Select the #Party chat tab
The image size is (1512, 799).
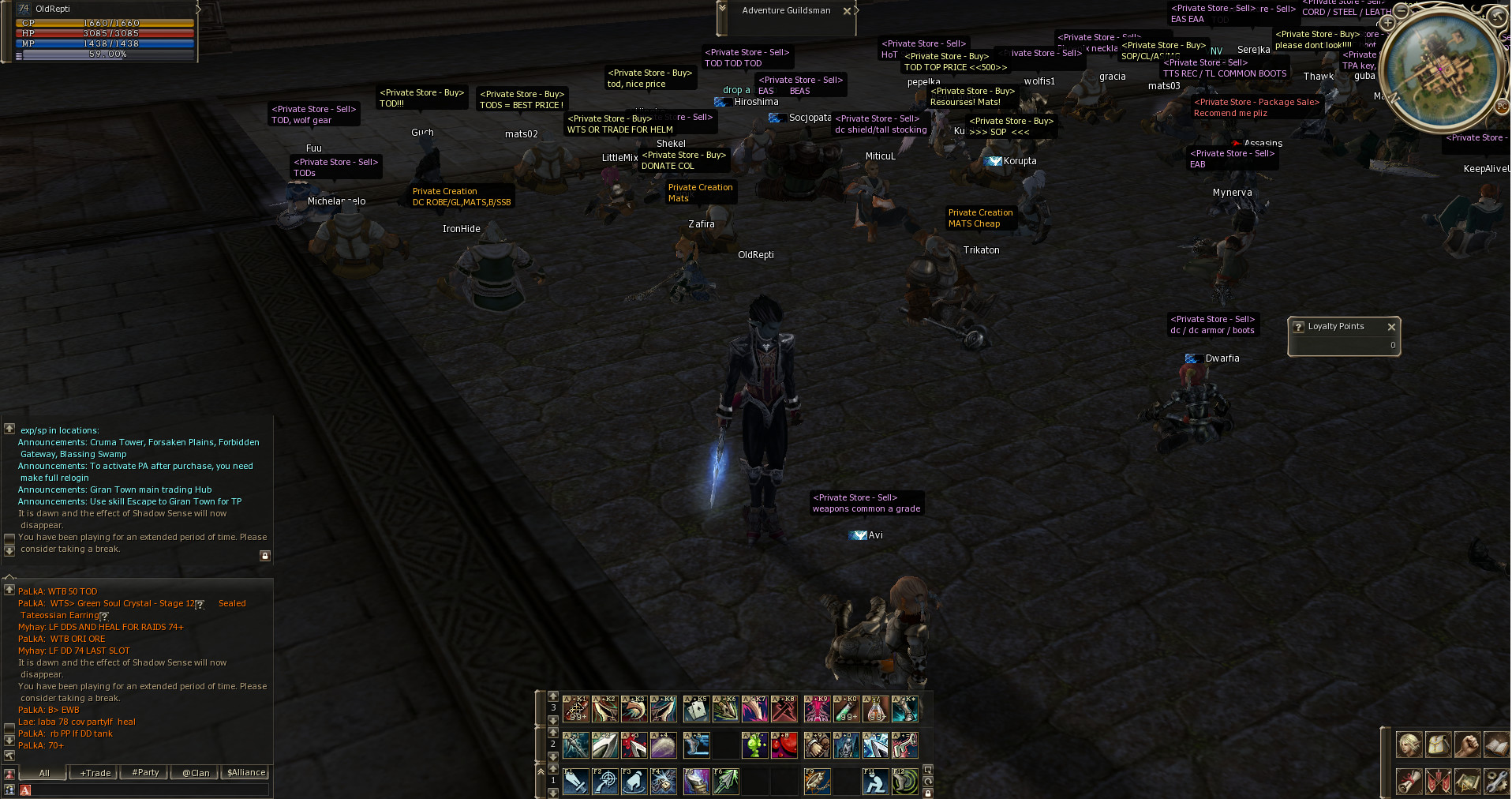(145, 773)
